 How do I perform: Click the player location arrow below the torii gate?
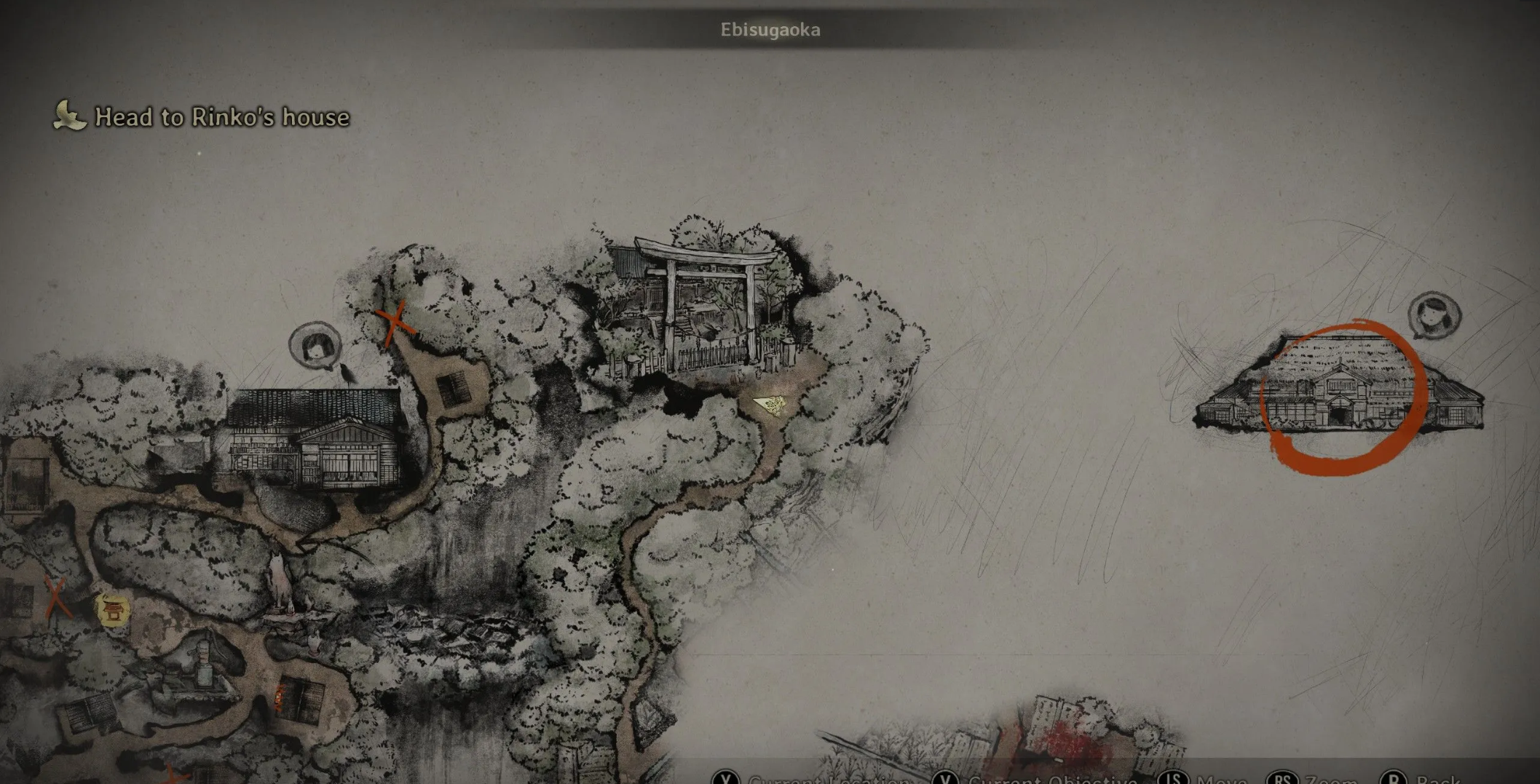click(x=771, y=404)
